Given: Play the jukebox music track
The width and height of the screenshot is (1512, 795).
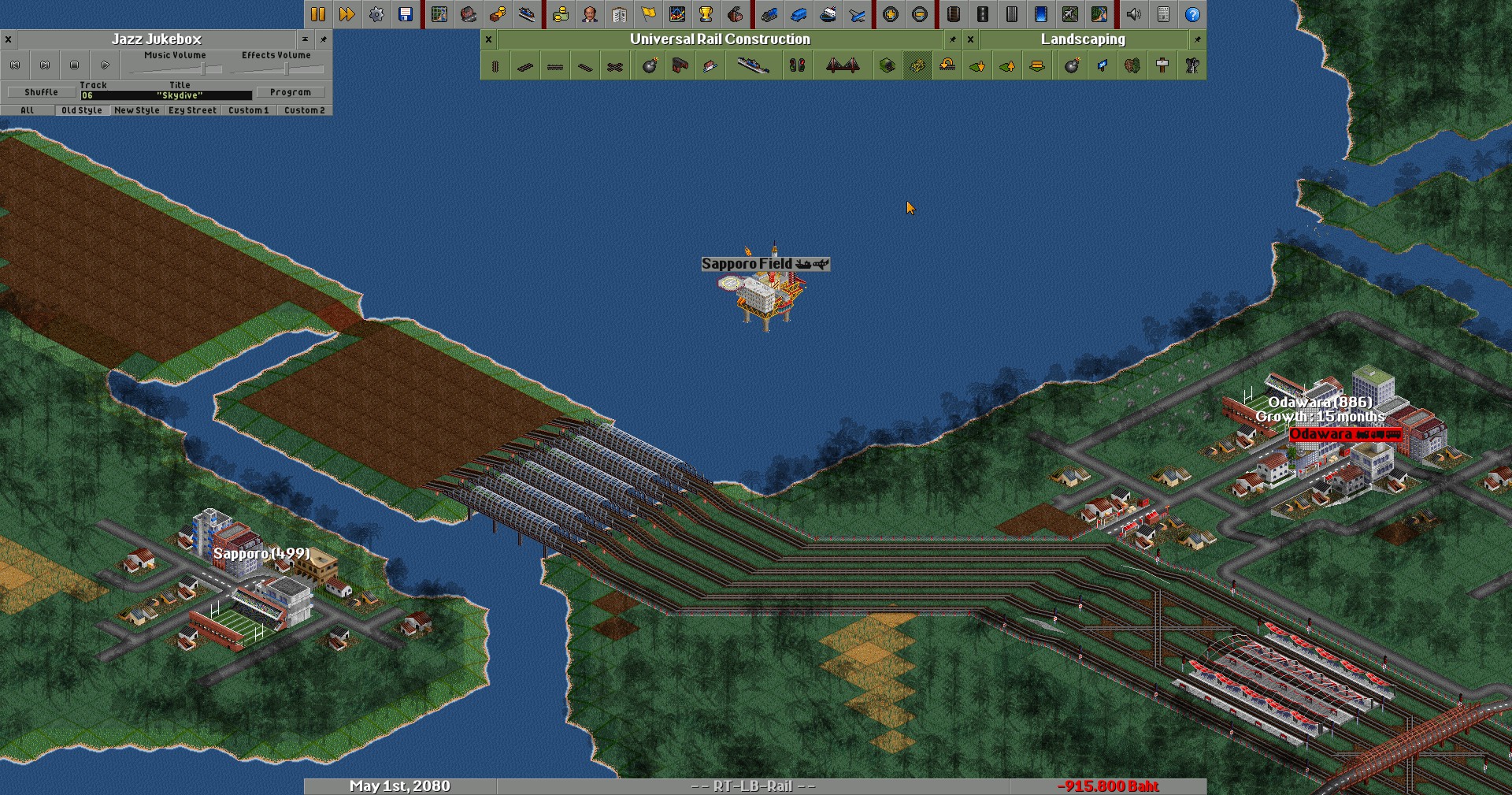Looking at the screenshot, I should pyautogui.click(x=105, y=65).
